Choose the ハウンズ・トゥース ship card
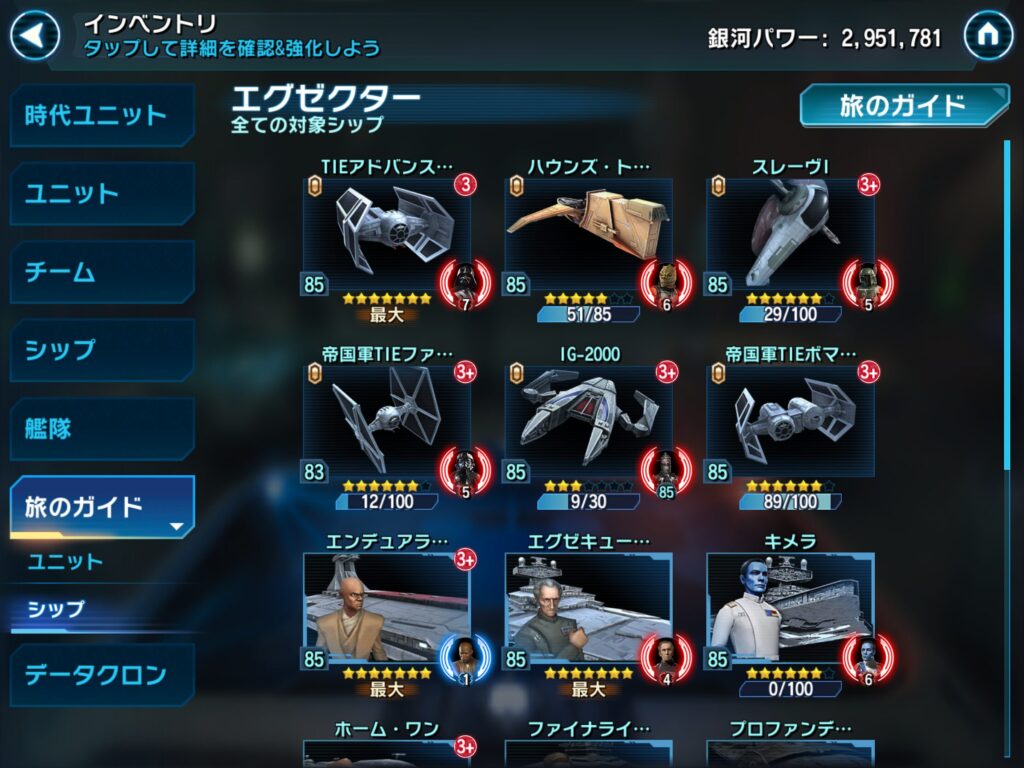 [x=588, y=236]
